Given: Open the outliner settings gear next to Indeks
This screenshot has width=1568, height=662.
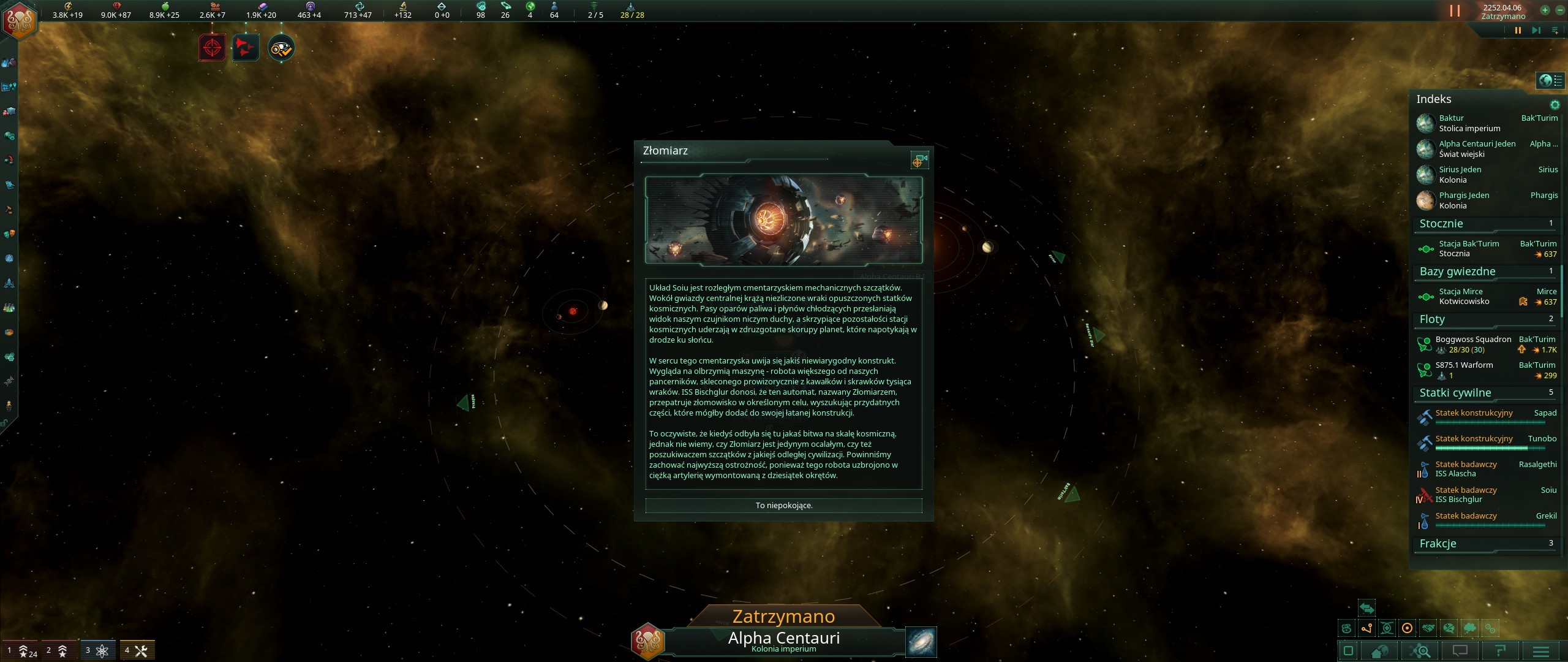Looking at the screenshot, I should [x=1555, y=105].
